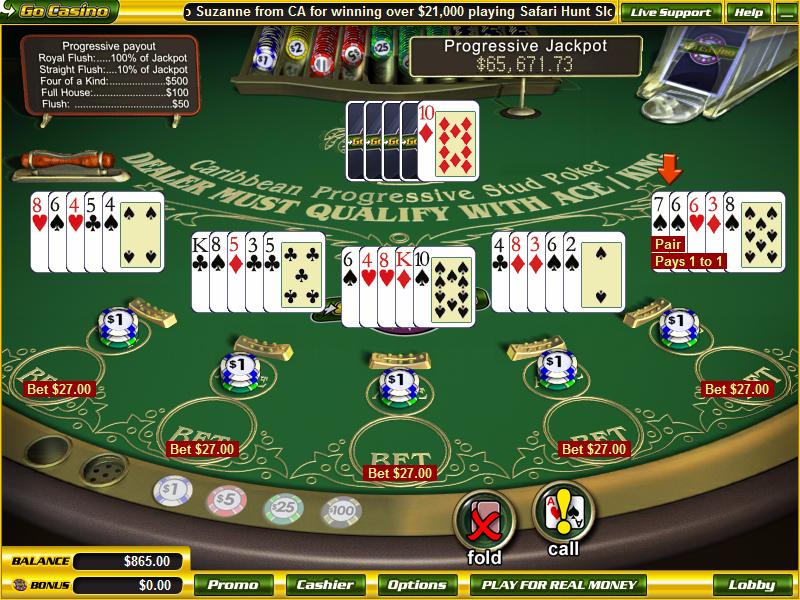800x600 pixels.
Task: Fold the current hand
Action: pyautogui.click(x=484, y=520)
